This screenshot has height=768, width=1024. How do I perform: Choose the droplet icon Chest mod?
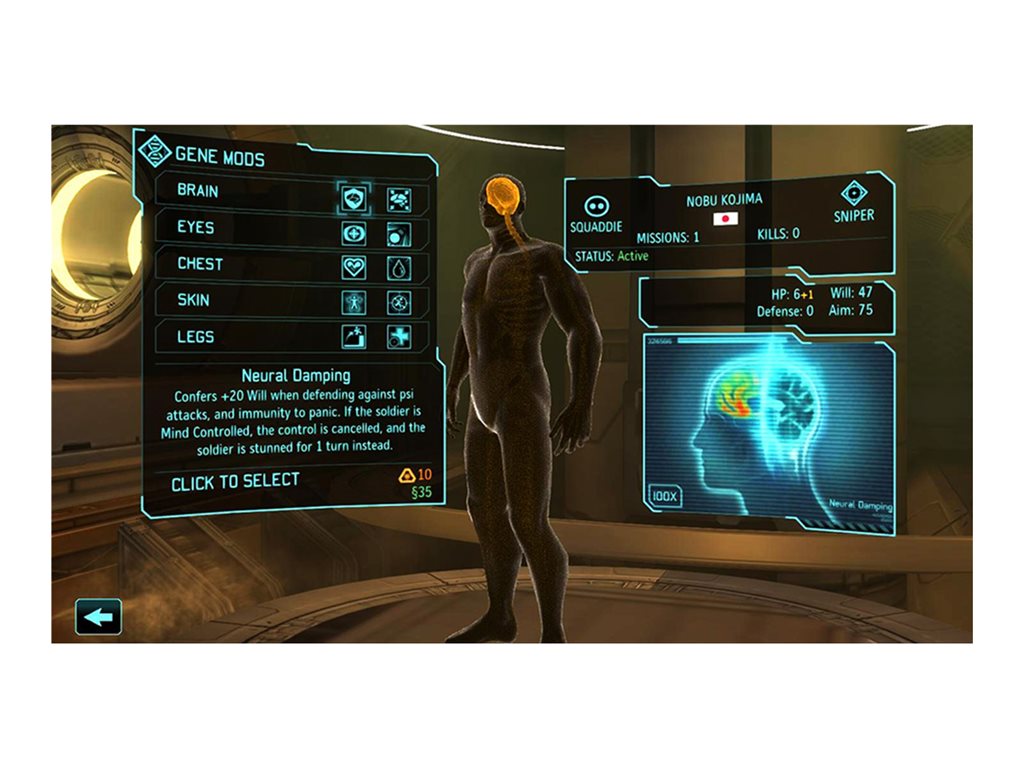pyautogui.click(x=399, y=268)
